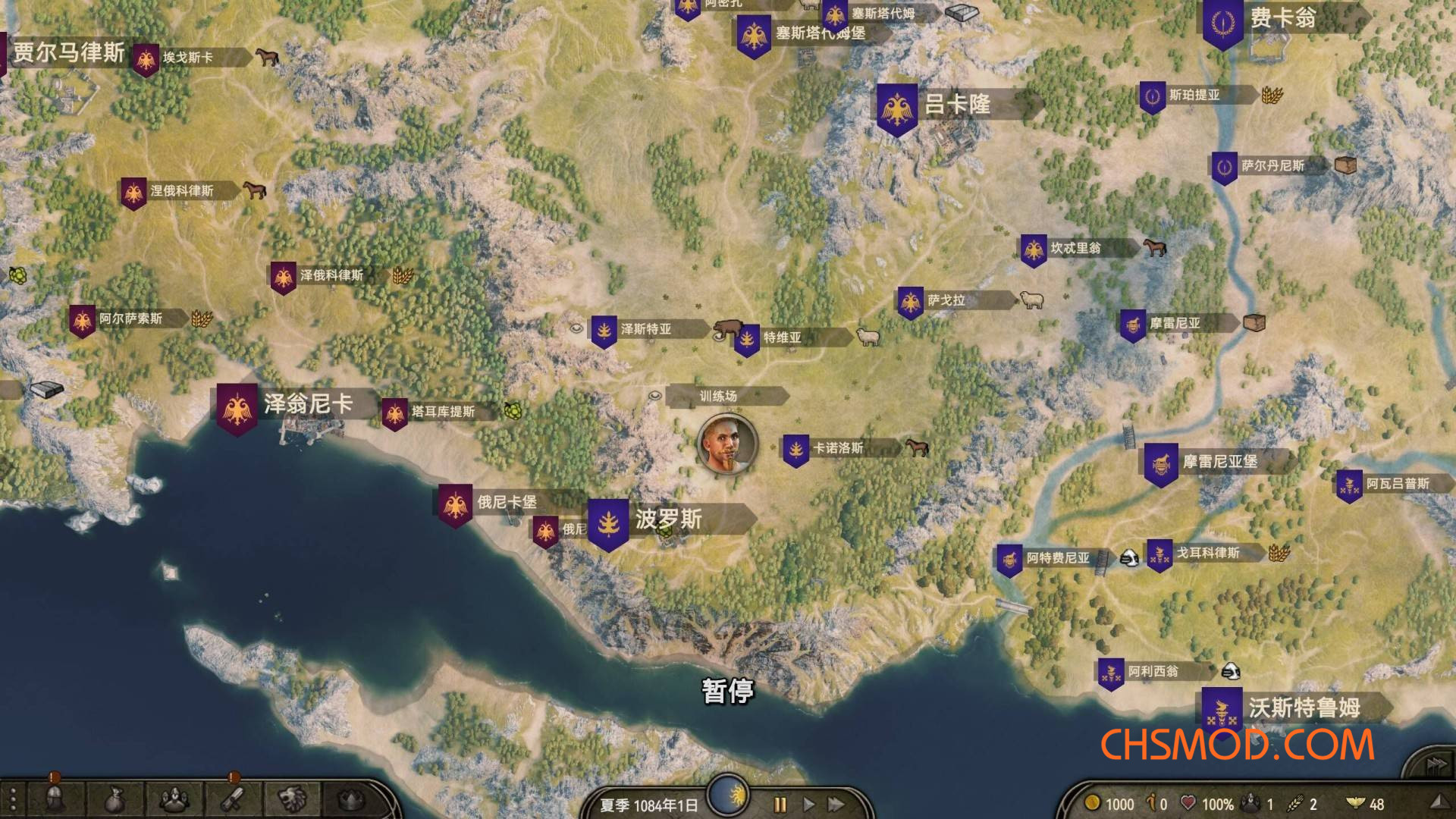Viewport: 1456px width, 819px height.
Task: Click the food wheat icon showing 2
Action: (1296, 802)
